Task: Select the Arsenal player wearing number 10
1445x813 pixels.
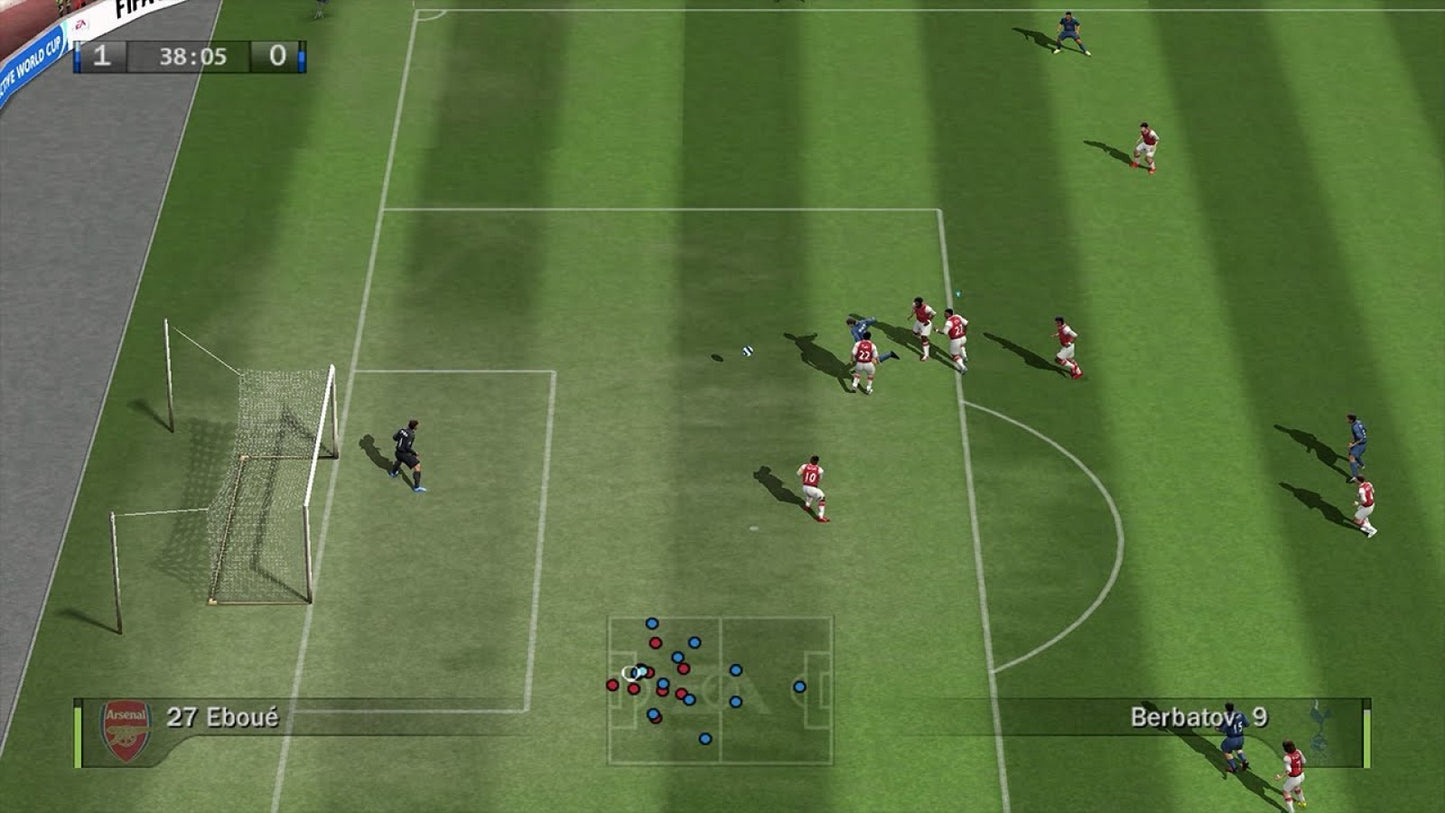Action: pyautogui.click(x=810, y=485)
